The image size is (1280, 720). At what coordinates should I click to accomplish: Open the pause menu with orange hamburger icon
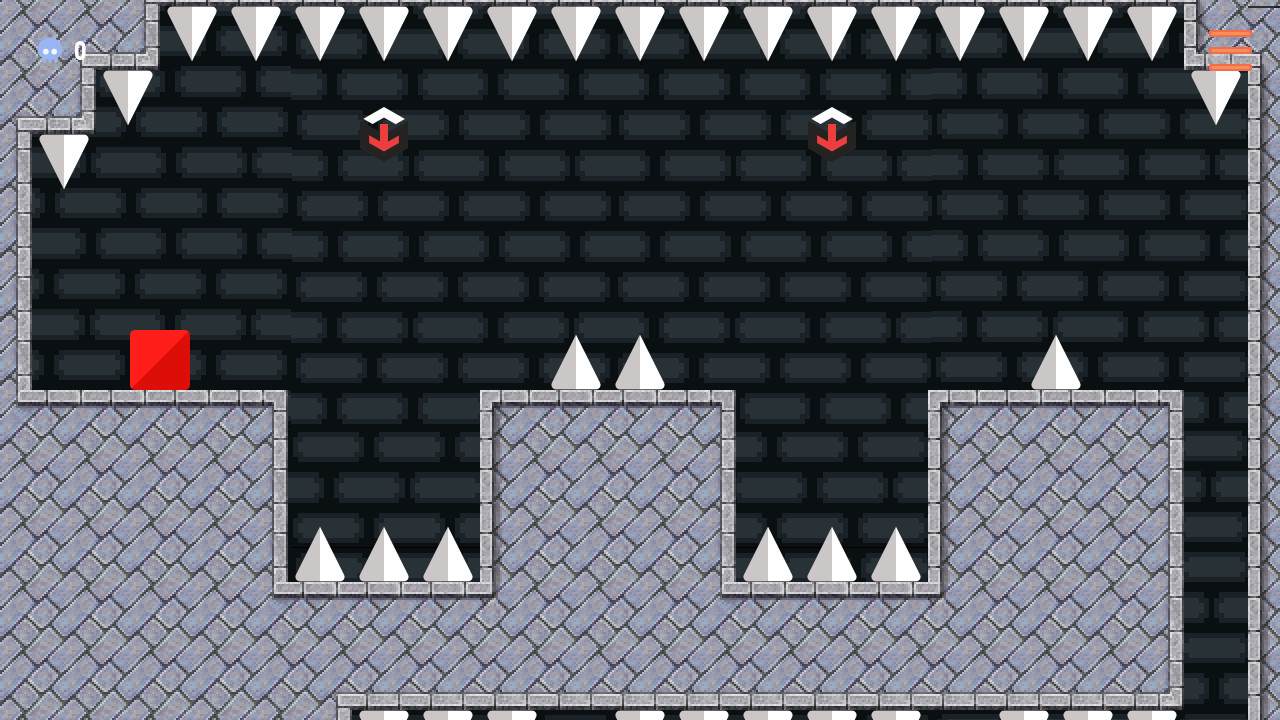[x=1232, y=48]
